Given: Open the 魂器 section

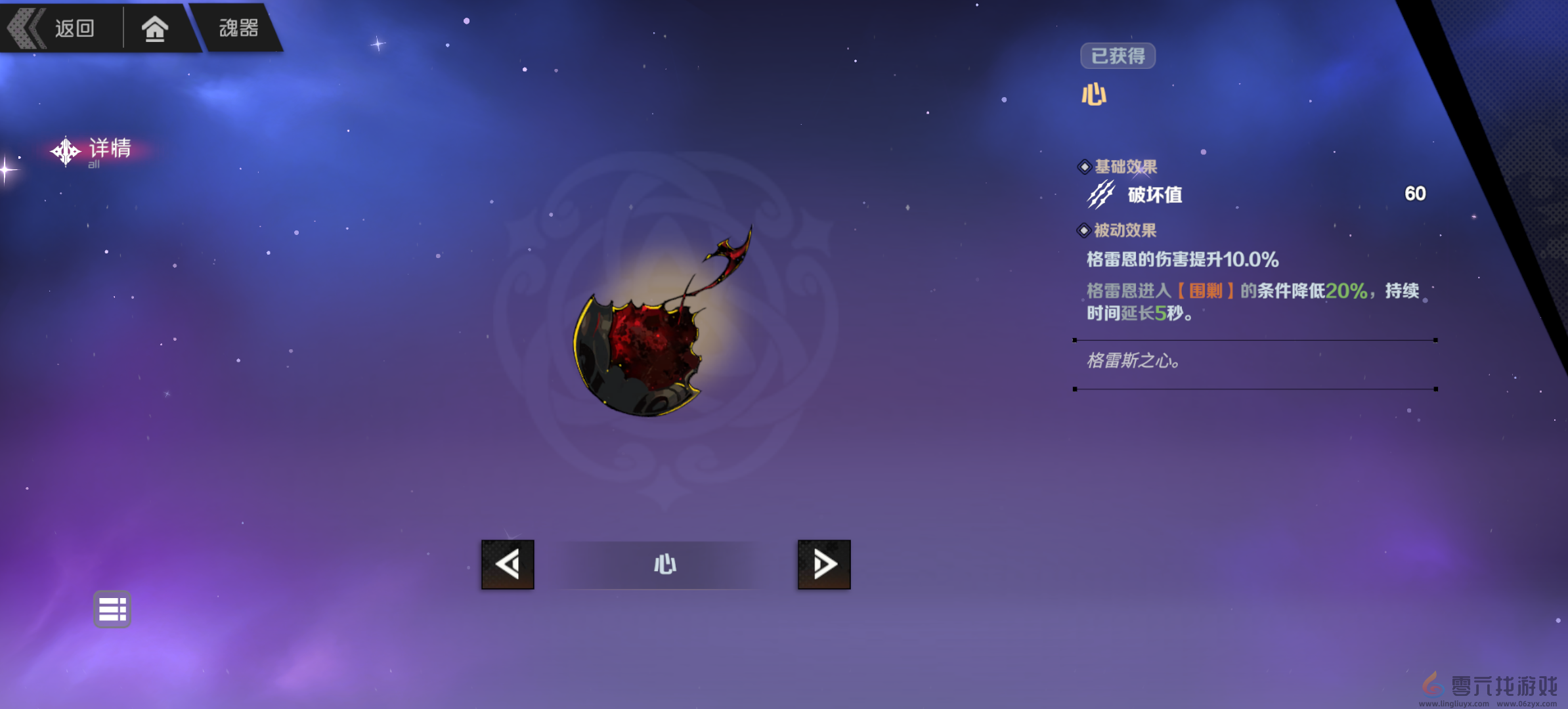Looking at the screenshot, I should pyautogui.click(x=238, y=28).
